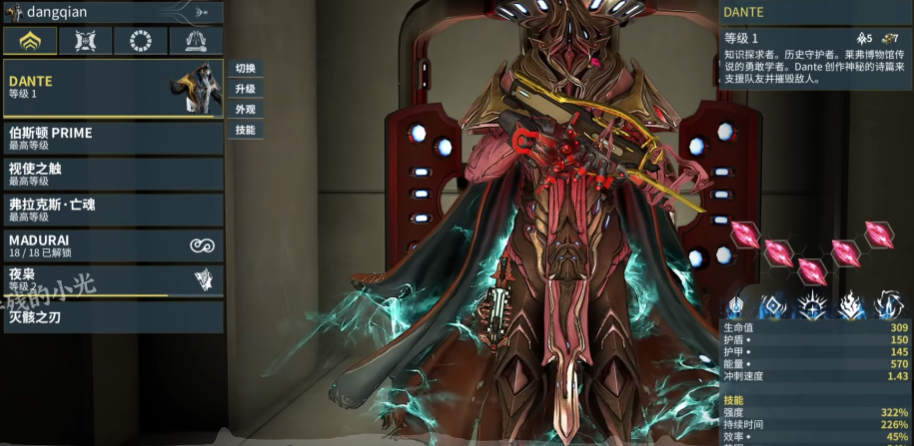Open the 弗拉克斯·亡魂 weapon slot
Viewport: 914px width, 446px height.
112,210
